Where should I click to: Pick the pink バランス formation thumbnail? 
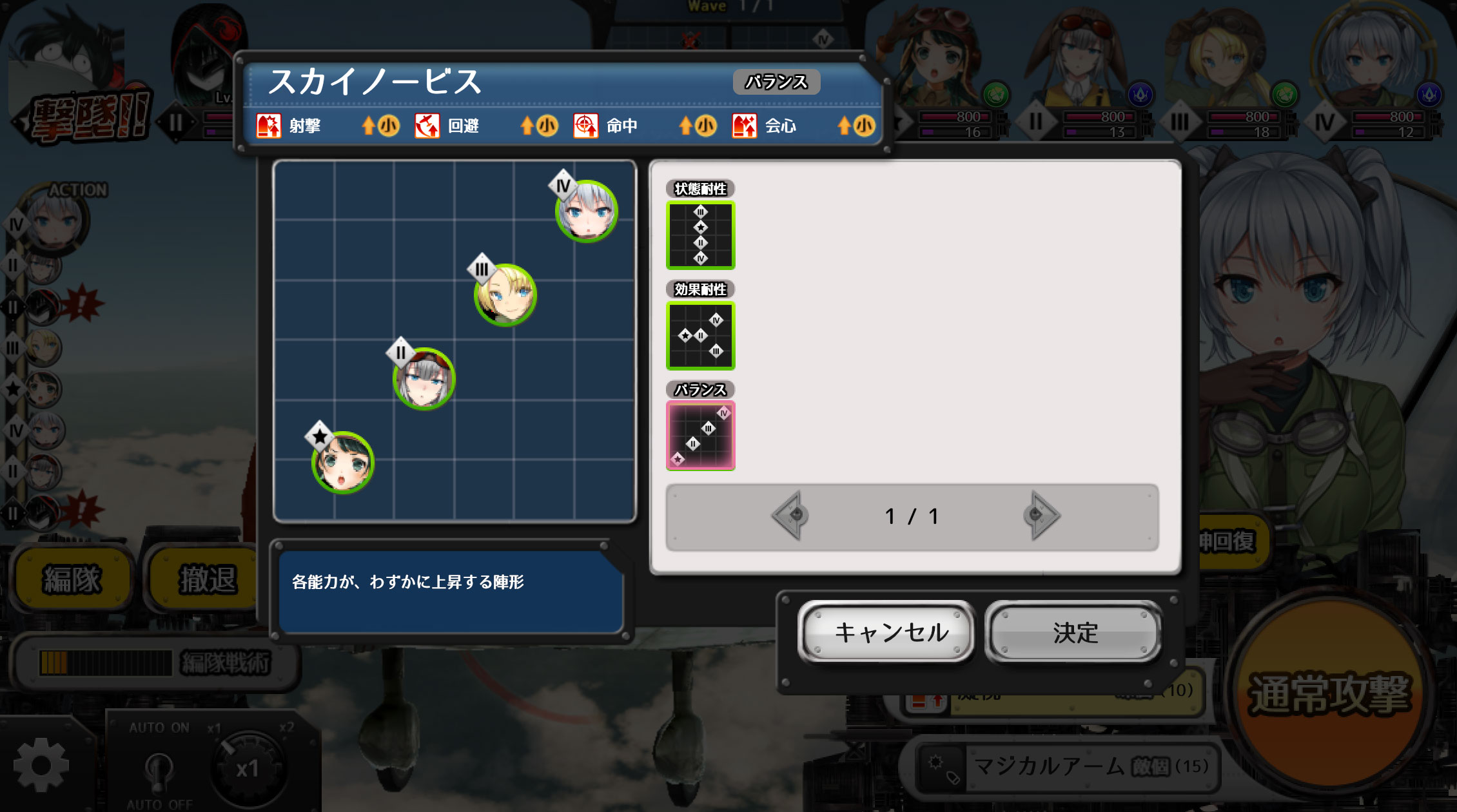pyautogui.click(x=700, y=436)
